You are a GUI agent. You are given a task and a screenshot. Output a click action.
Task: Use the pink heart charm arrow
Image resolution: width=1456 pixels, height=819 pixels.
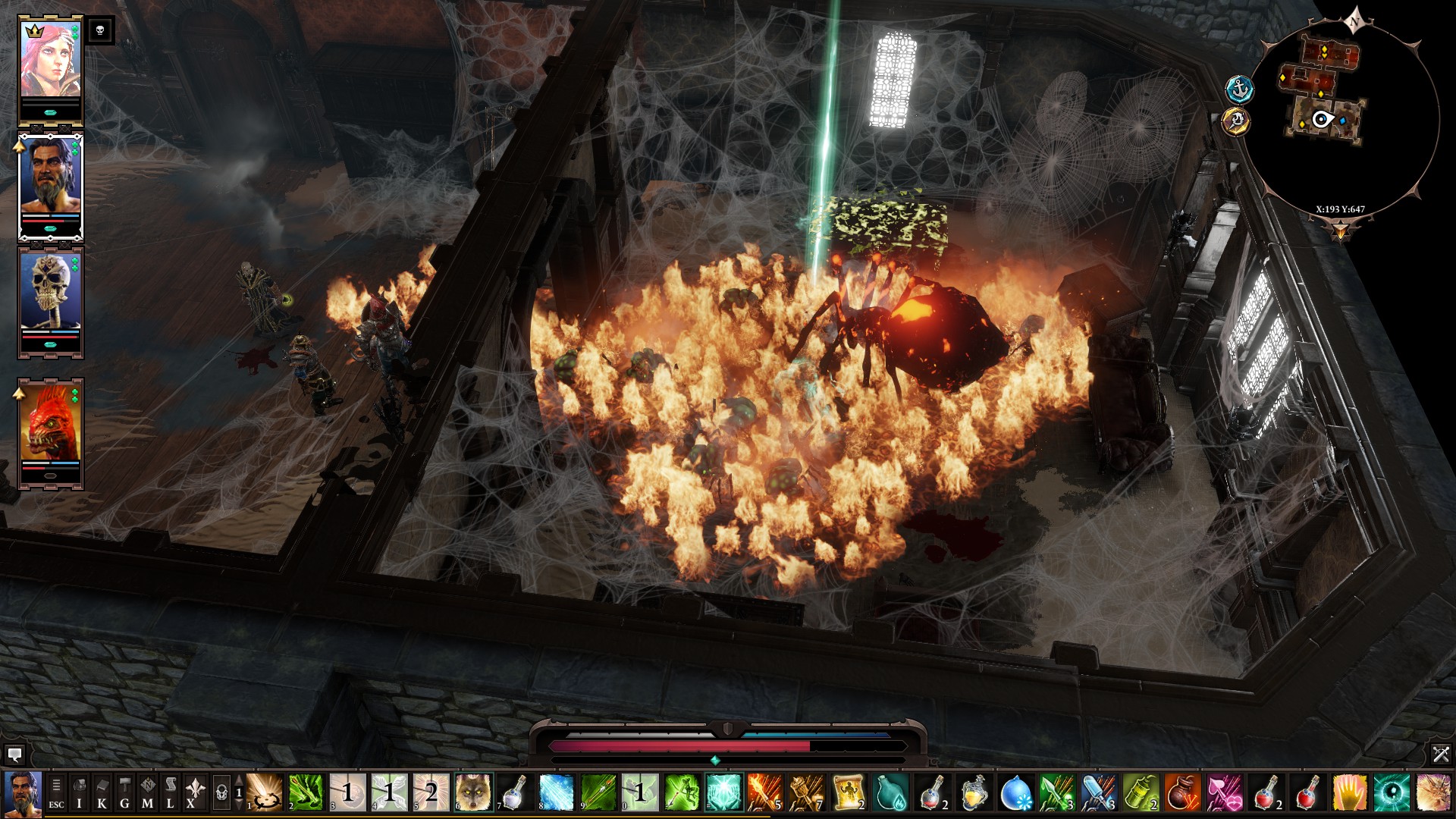[1223, 793]
